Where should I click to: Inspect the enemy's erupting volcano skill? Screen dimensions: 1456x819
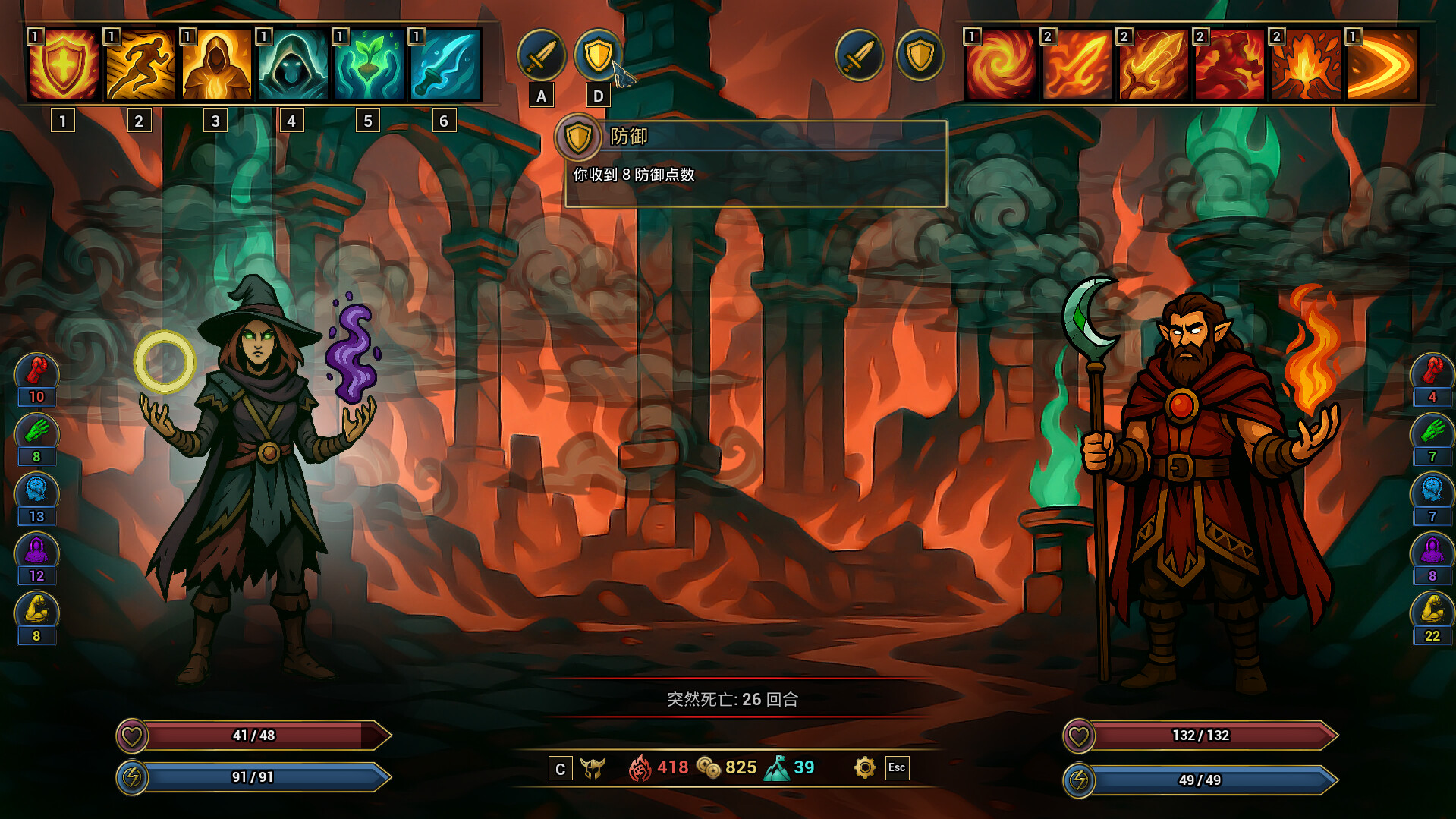point(1306,65)
